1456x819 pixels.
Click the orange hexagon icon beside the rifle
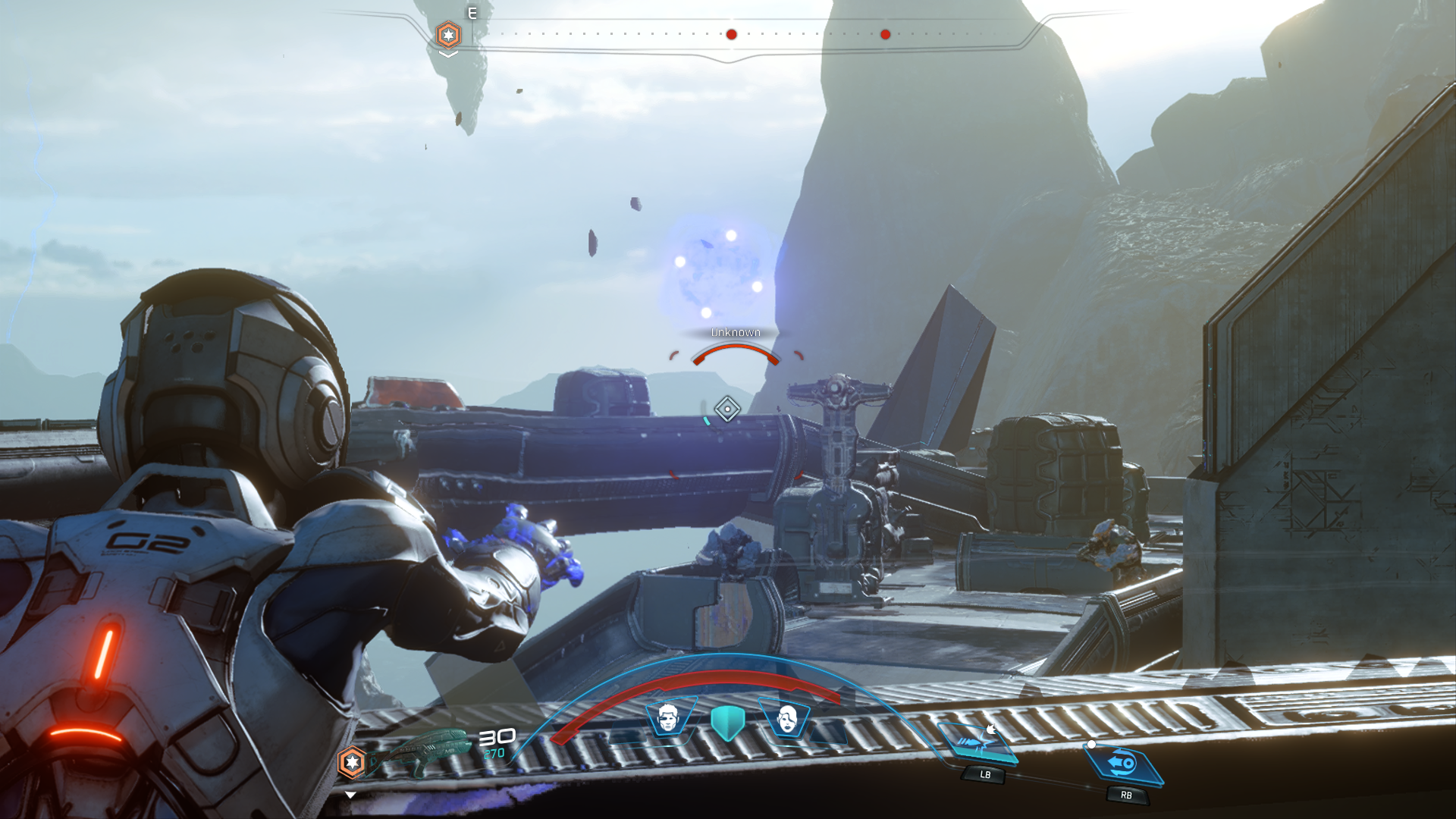click(352, 762)
